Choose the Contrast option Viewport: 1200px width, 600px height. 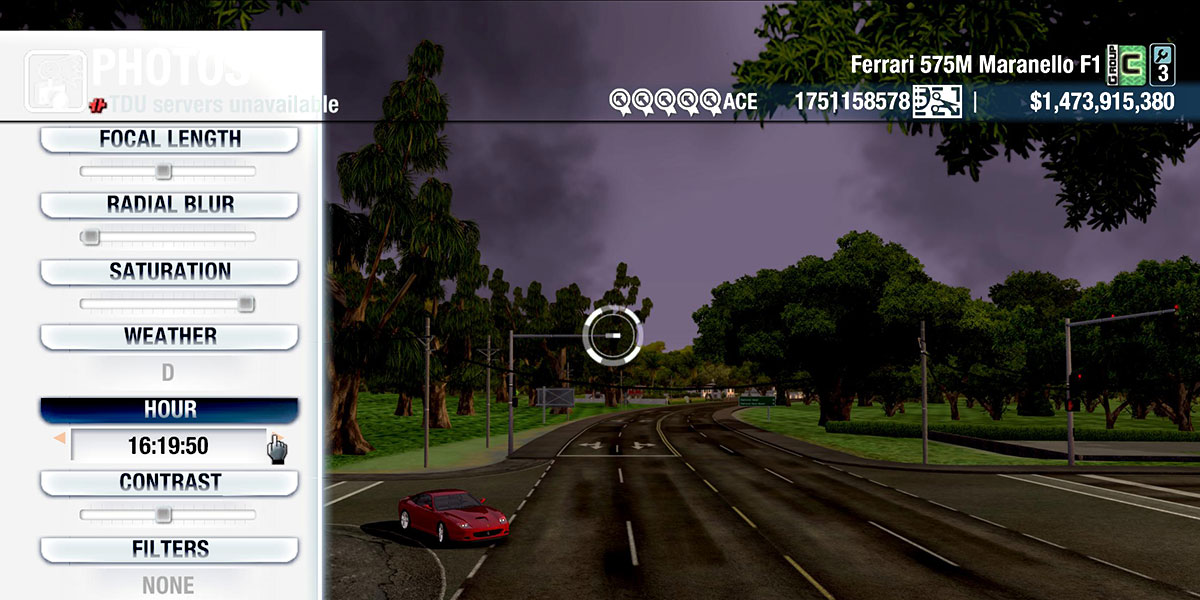tap(169, 482)
